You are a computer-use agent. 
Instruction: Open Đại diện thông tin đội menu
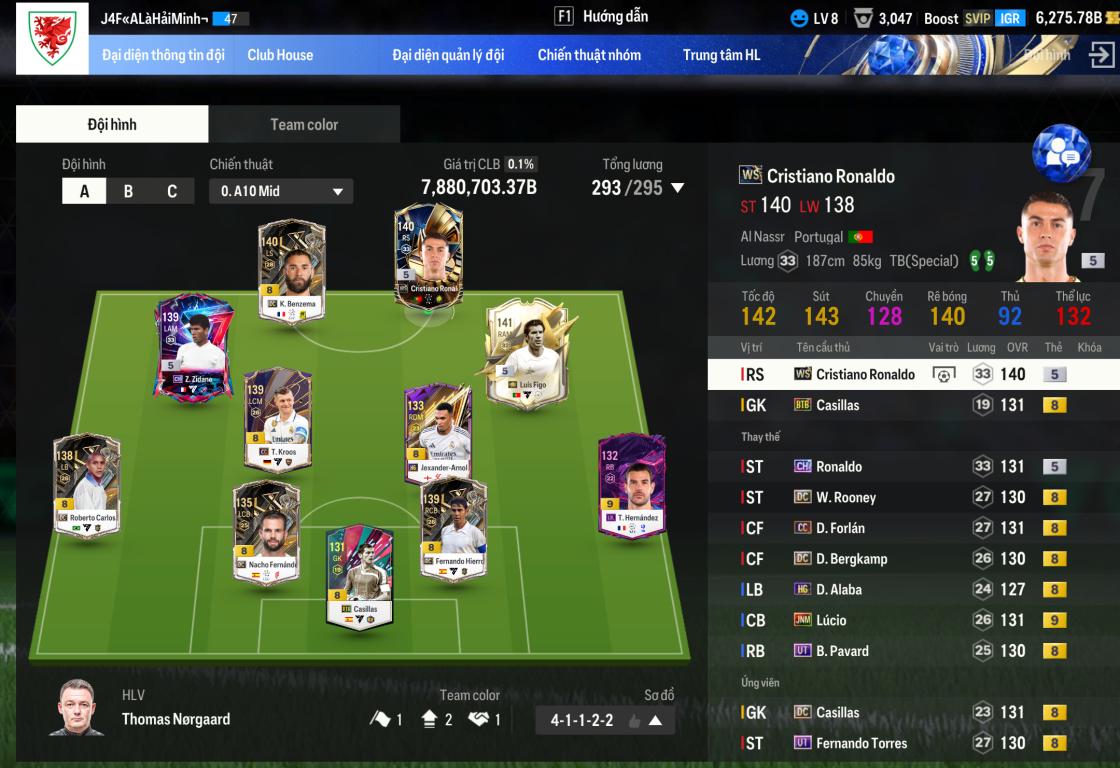pos(163,55)
